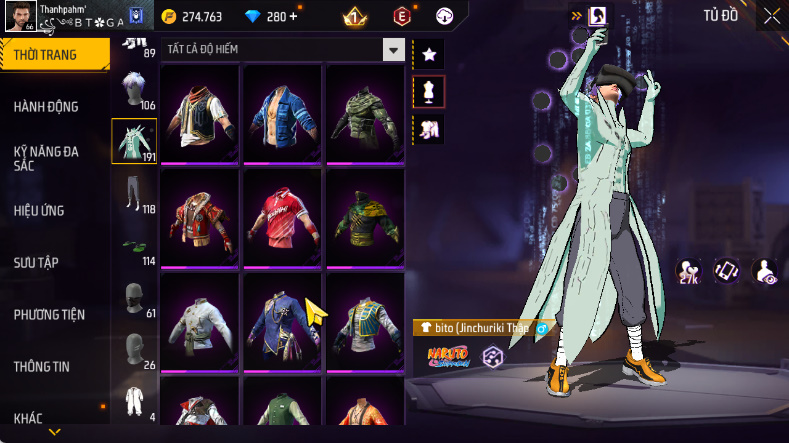The image size is (789, 443).
Task: Select the blue denim jacket item
Action: pos(283,110)
